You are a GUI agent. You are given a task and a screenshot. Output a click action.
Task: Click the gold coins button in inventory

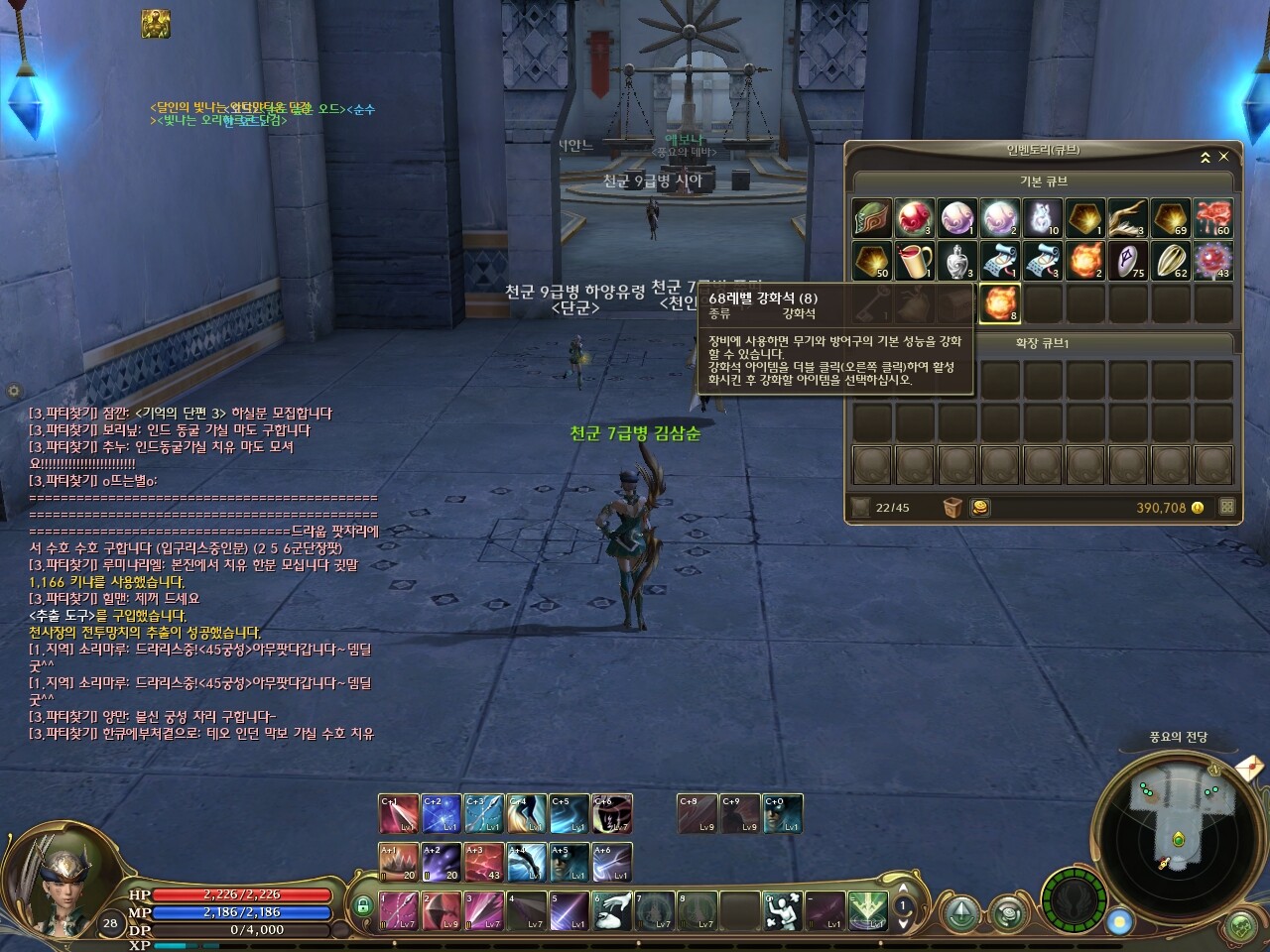979,508
